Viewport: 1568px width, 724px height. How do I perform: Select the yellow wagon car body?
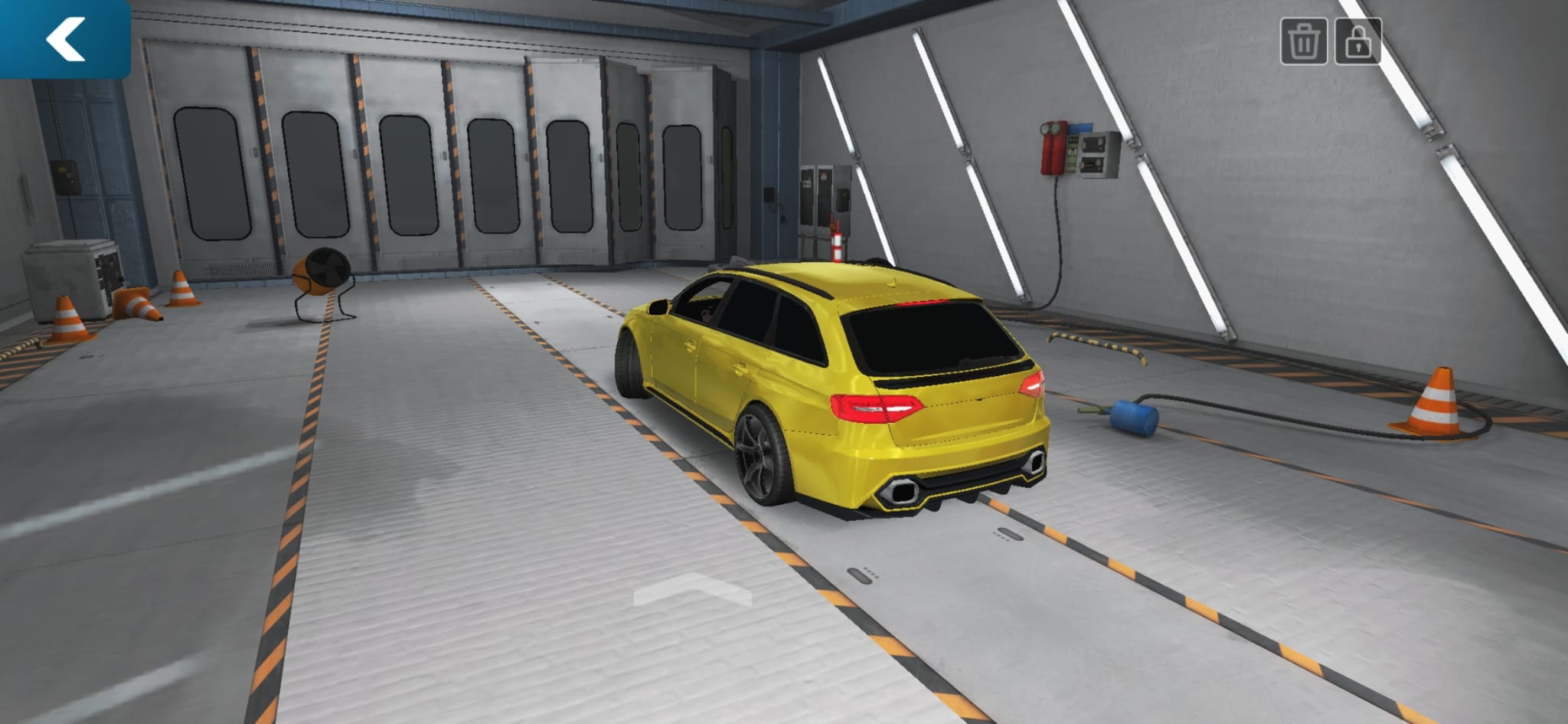804,383
